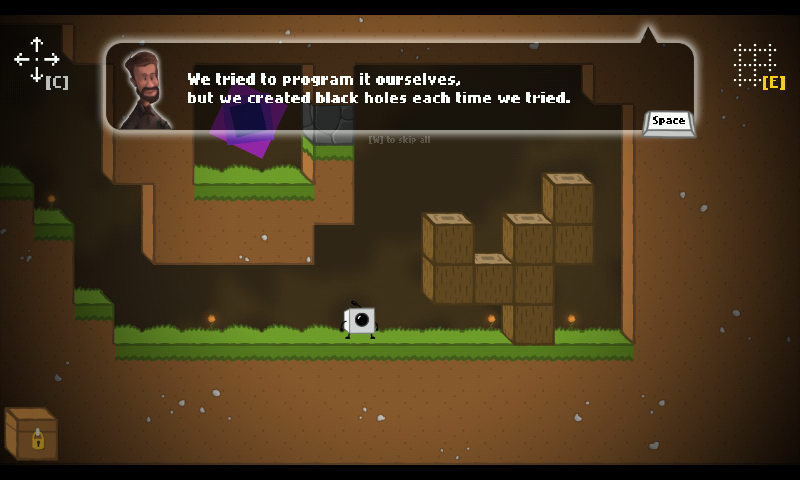Open the dotted grid editor icon
Image resolution: width=800 pixels, height=480 pixels.
[754, 63]
